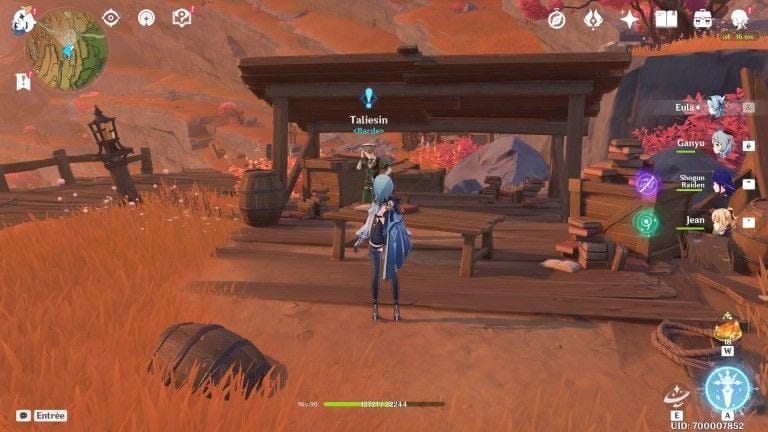Open the battle pass emblem icon

coord(593,19)
